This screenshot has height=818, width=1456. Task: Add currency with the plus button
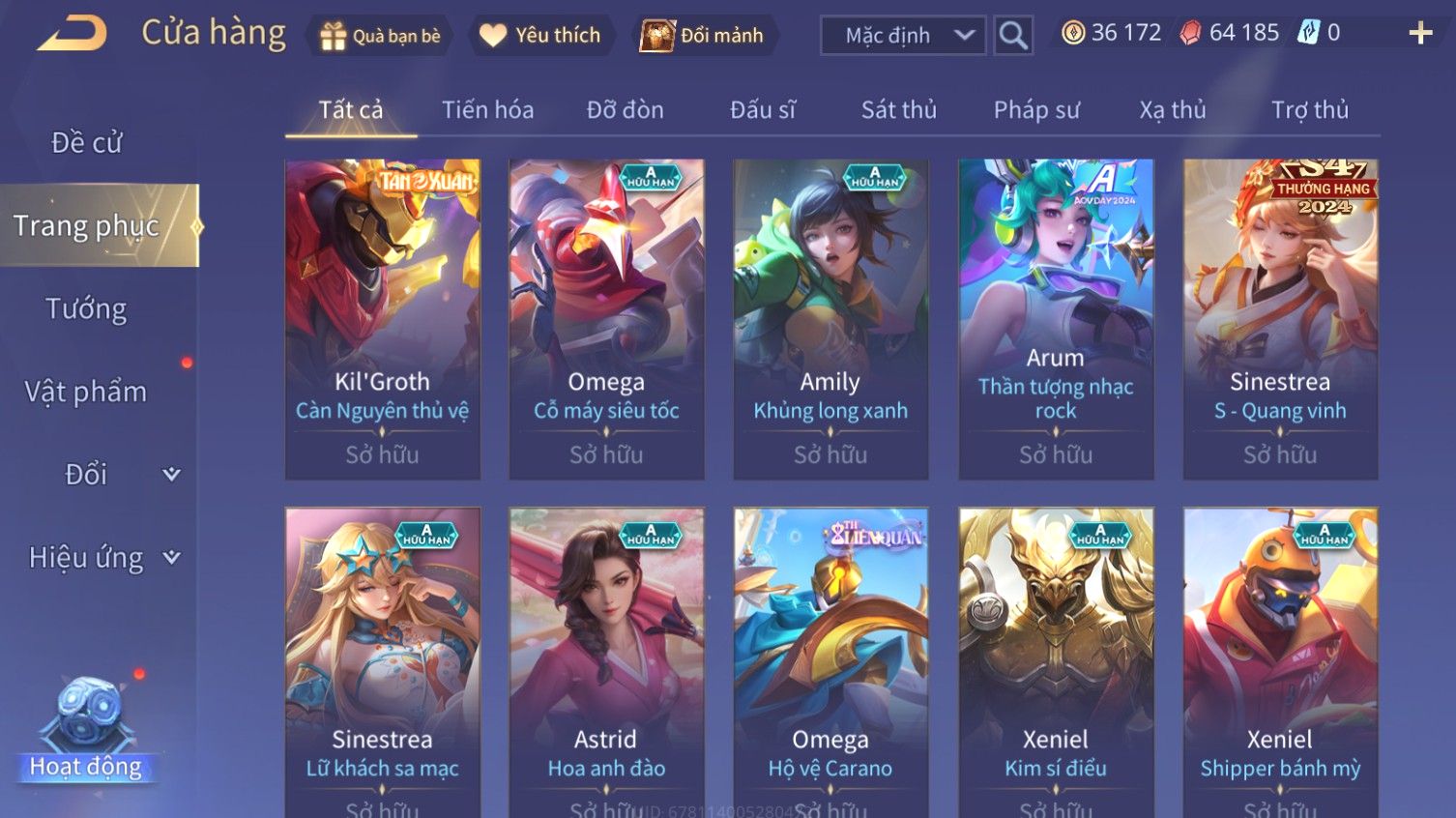(x=1420, y=34)
